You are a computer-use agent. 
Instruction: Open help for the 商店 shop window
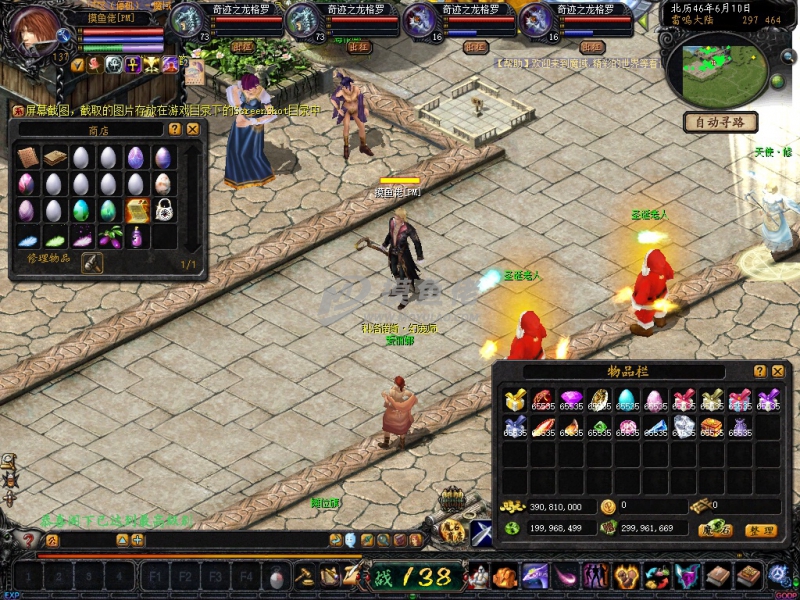click(175, 129)
